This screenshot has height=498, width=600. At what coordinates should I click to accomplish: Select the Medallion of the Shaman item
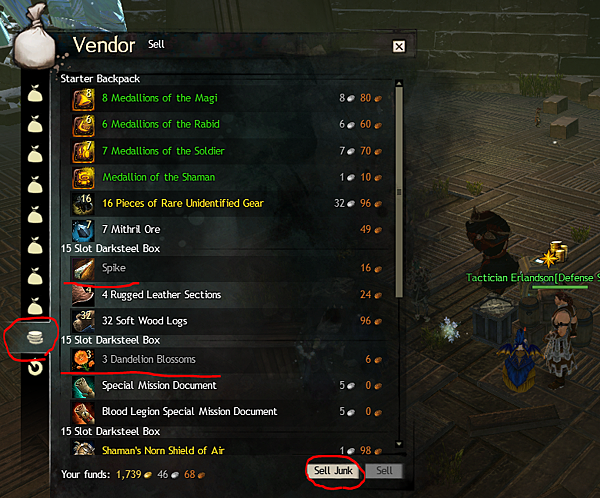tap(152, 177)
